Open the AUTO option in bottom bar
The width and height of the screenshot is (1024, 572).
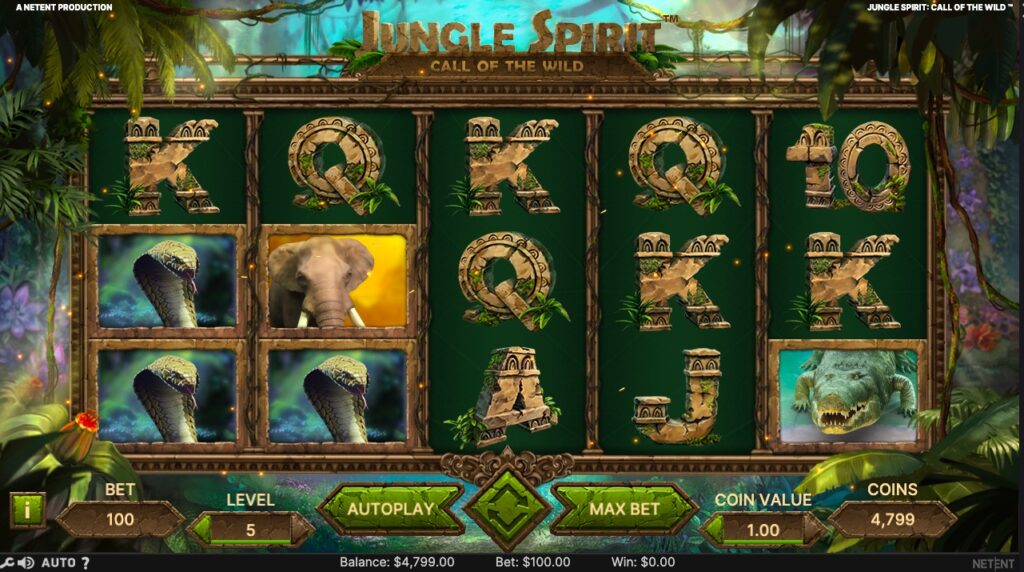point(58,563)
